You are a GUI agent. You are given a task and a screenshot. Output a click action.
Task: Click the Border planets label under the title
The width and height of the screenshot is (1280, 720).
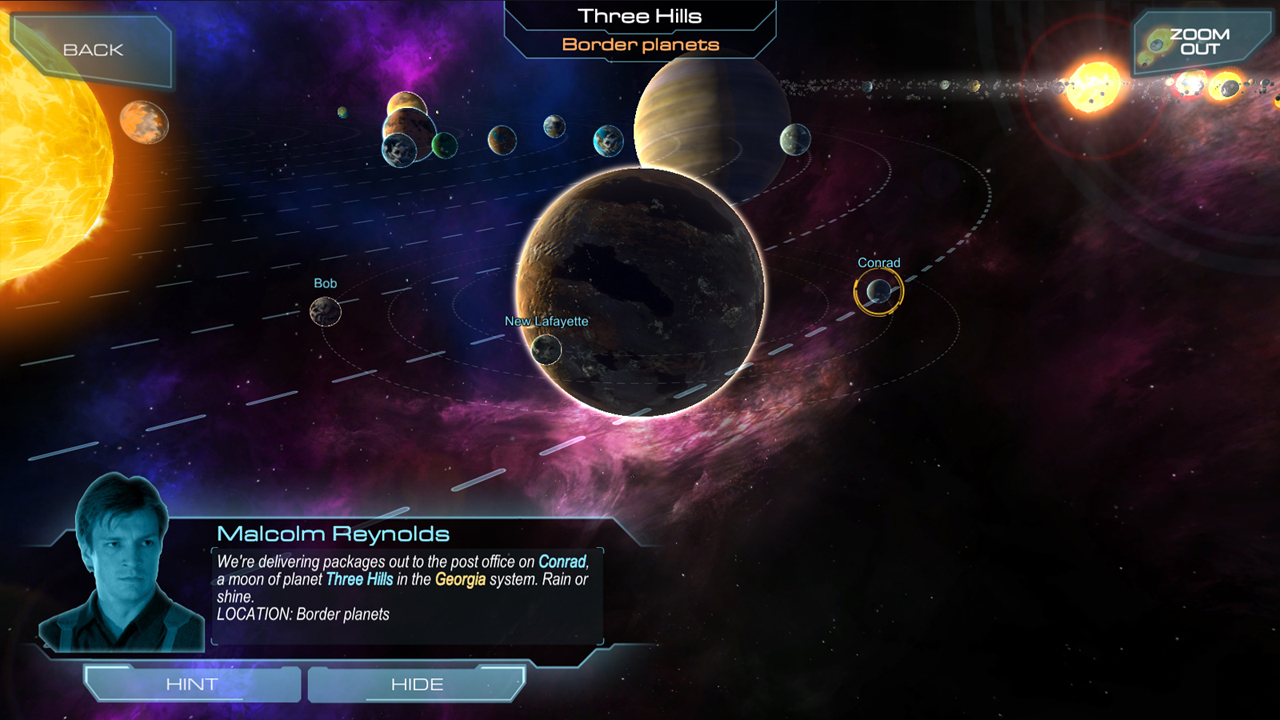[640, 44]
